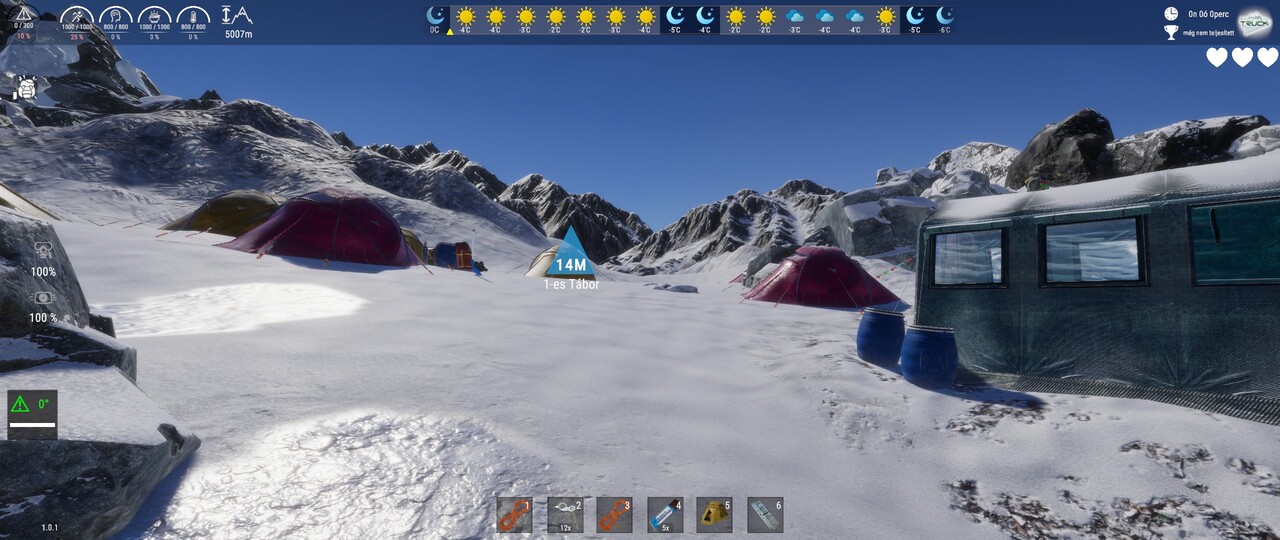
Task: Select the orange rope in hotbar slot 1
Action: [514, 515]
